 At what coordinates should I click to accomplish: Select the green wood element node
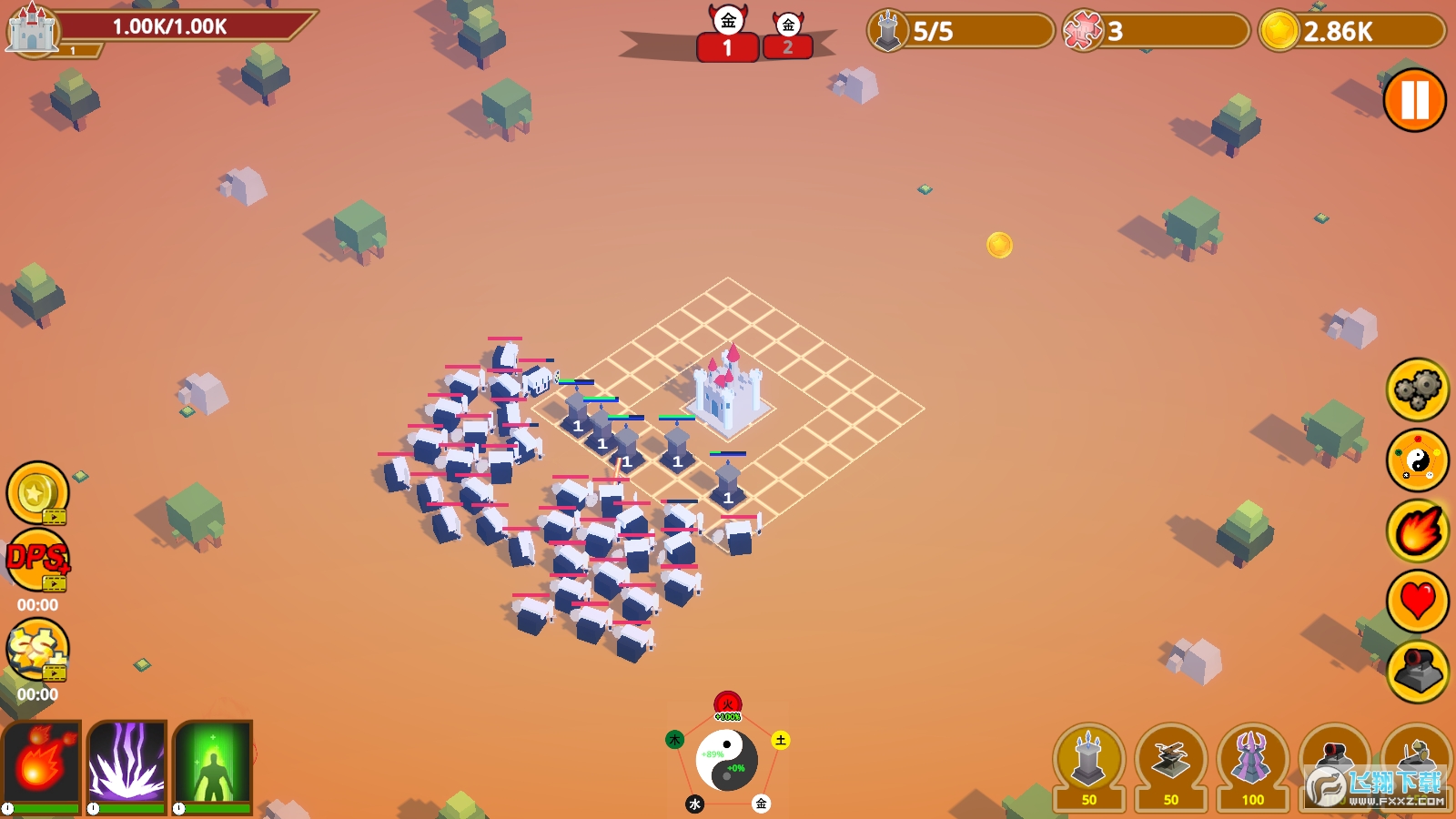tap(674, 740)
